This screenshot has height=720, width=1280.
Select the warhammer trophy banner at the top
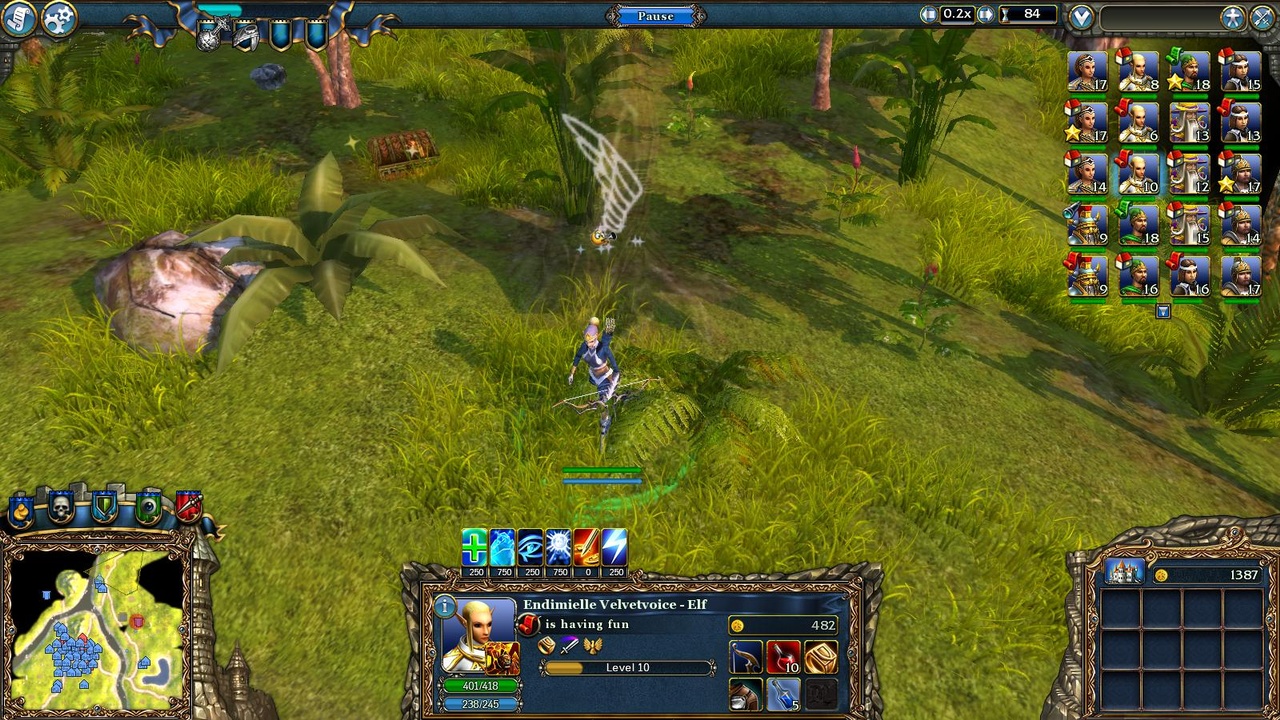click(x=210, y=35)
